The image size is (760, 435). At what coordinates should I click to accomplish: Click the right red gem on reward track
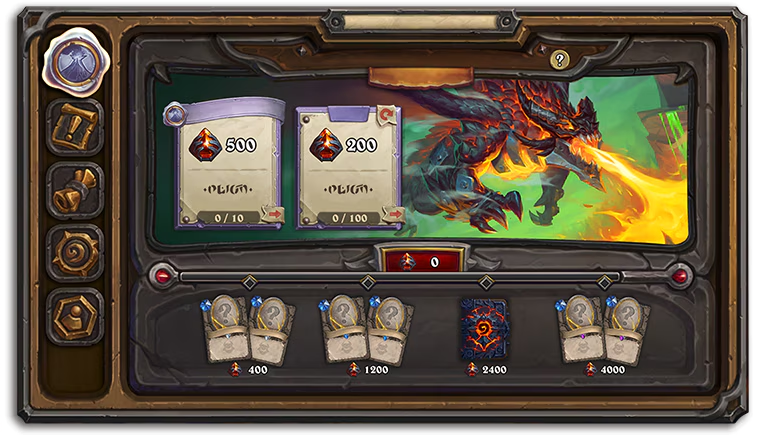681,274
